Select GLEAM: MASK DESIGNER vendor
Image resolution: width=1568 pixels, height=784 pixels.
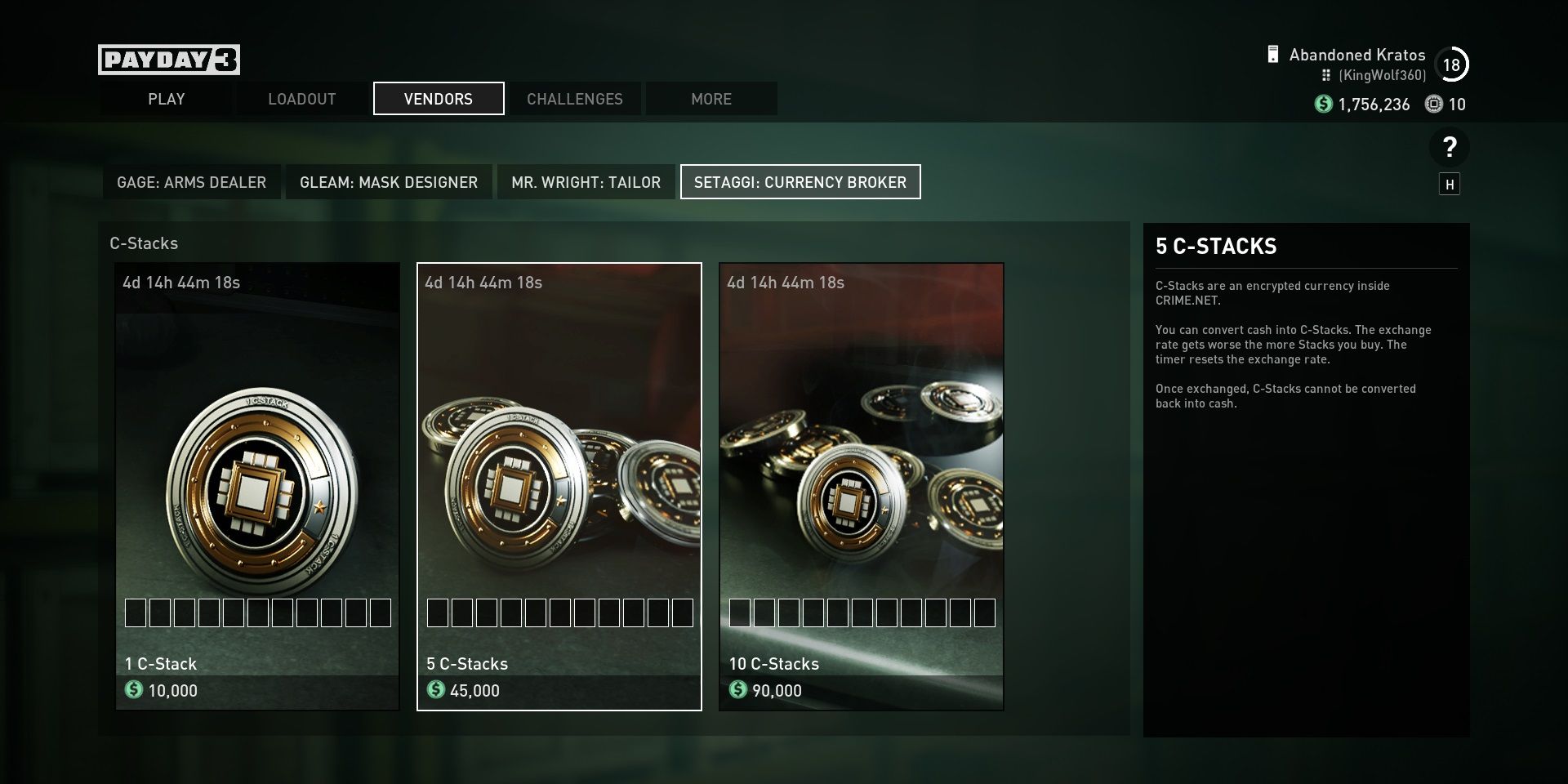[389, 182]
